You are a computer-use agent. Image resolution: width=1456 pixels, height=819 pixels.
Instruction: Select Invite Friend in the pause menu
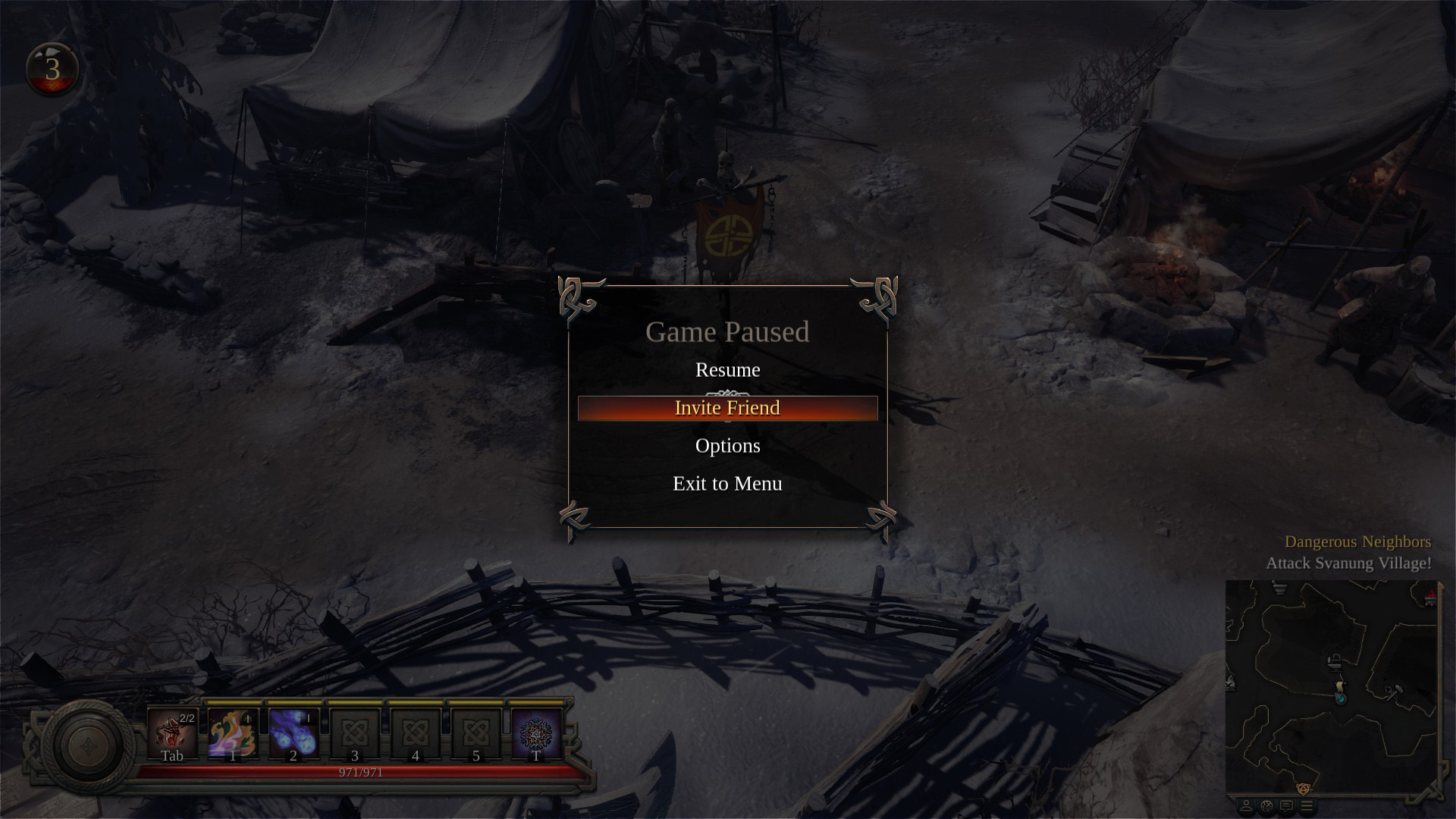[x=727, y=408]
